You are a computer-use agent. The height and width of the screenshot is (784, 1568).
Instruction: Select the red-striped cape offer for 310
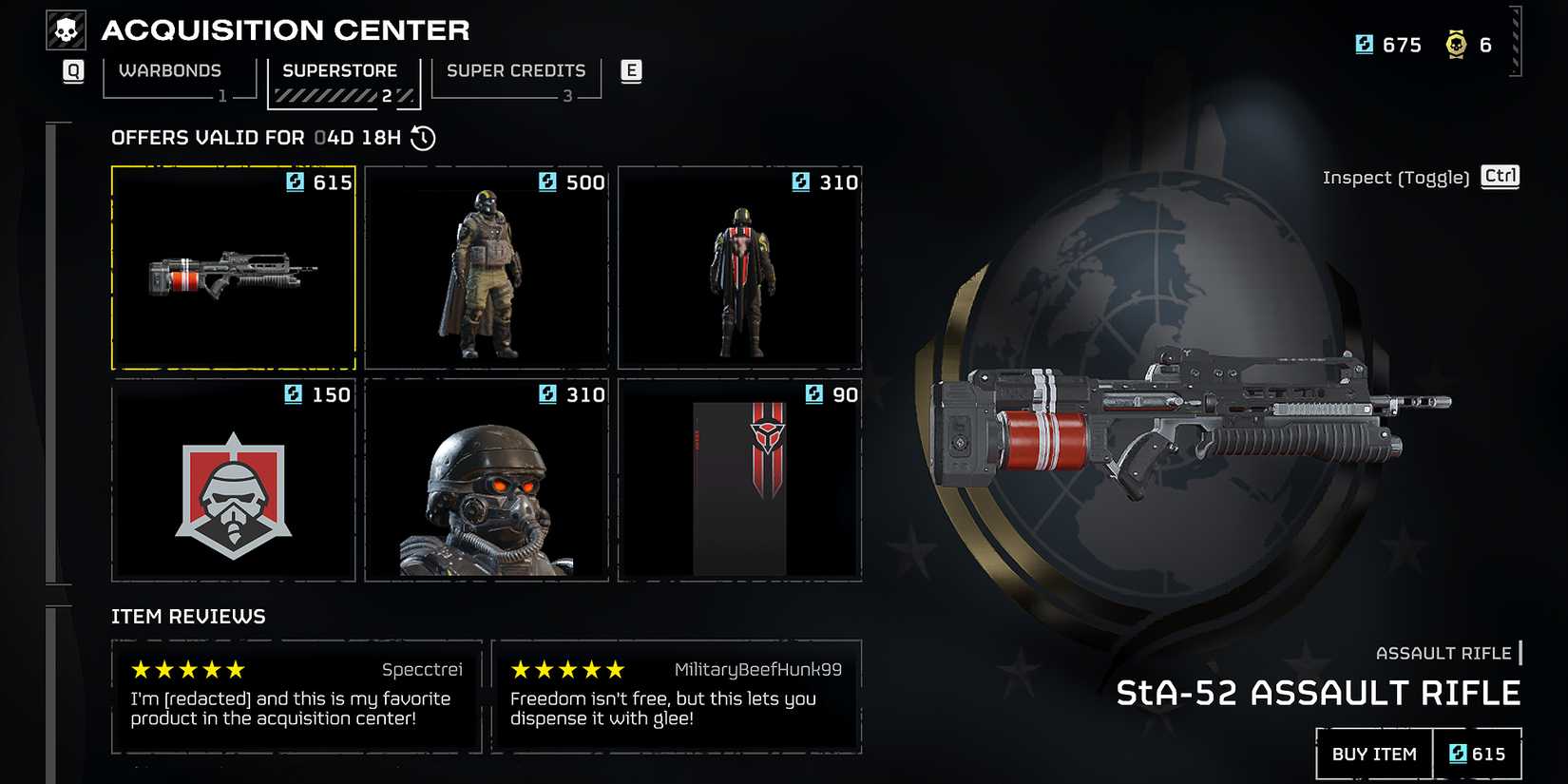[739, 268]
